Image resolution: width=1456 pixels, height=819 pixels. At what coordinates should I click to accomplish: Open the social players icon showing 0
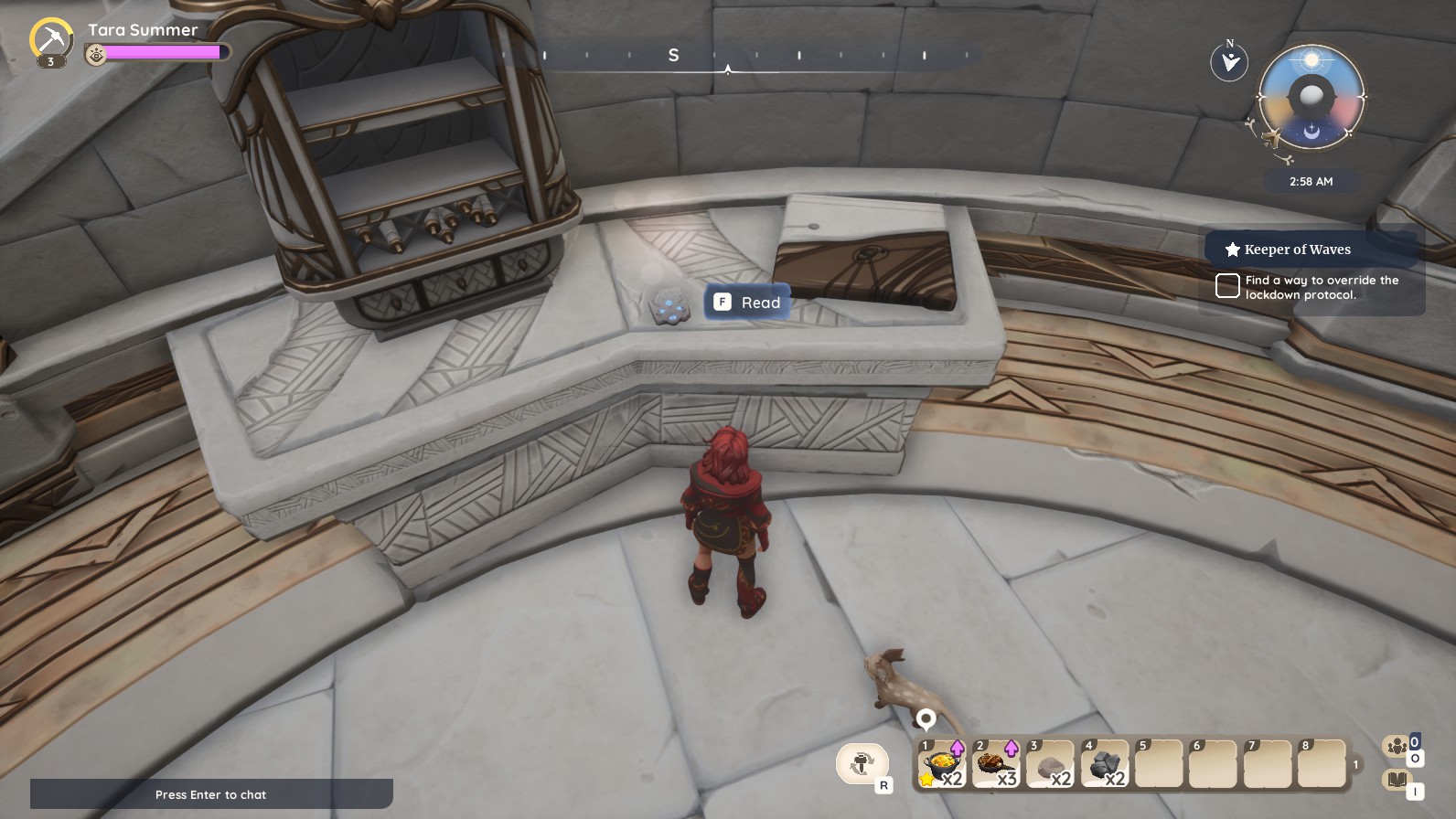coord(1395,746)
